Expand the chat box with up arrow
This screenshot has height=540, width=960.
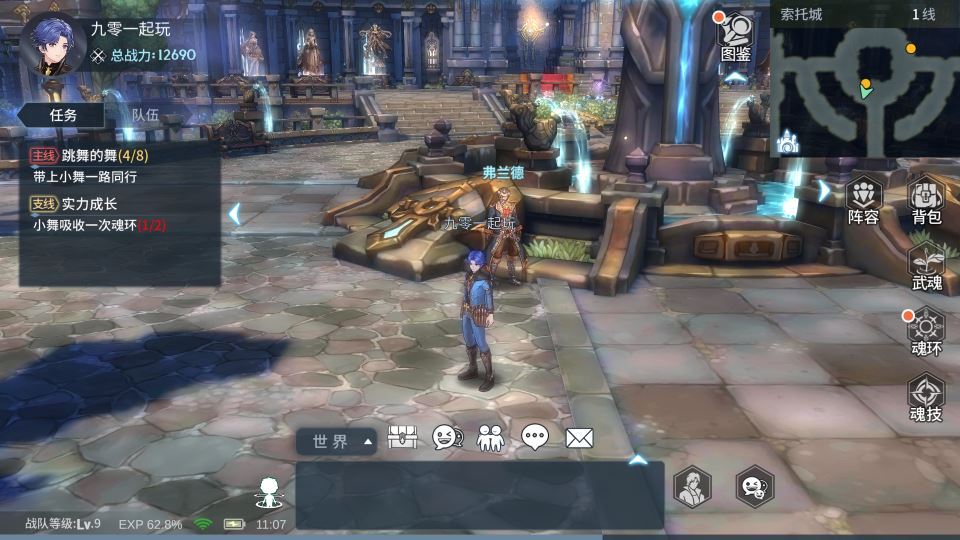click(x=637, y=460)
